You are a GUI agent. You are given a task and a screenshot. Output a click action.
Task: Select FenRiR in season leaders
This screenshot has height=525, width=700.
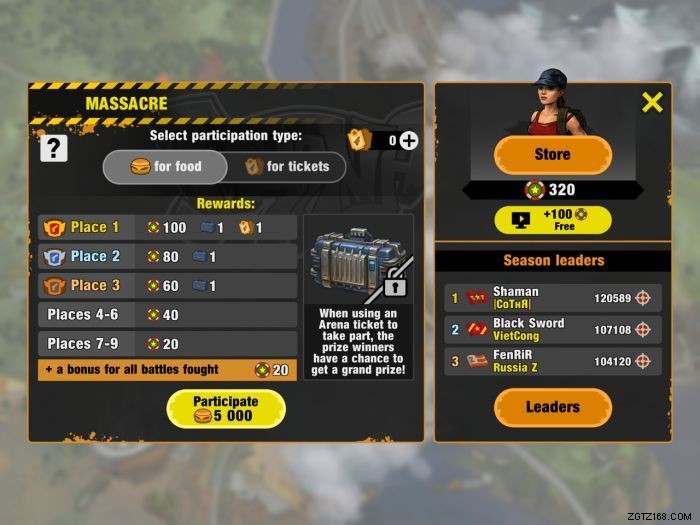click(552, 361)
